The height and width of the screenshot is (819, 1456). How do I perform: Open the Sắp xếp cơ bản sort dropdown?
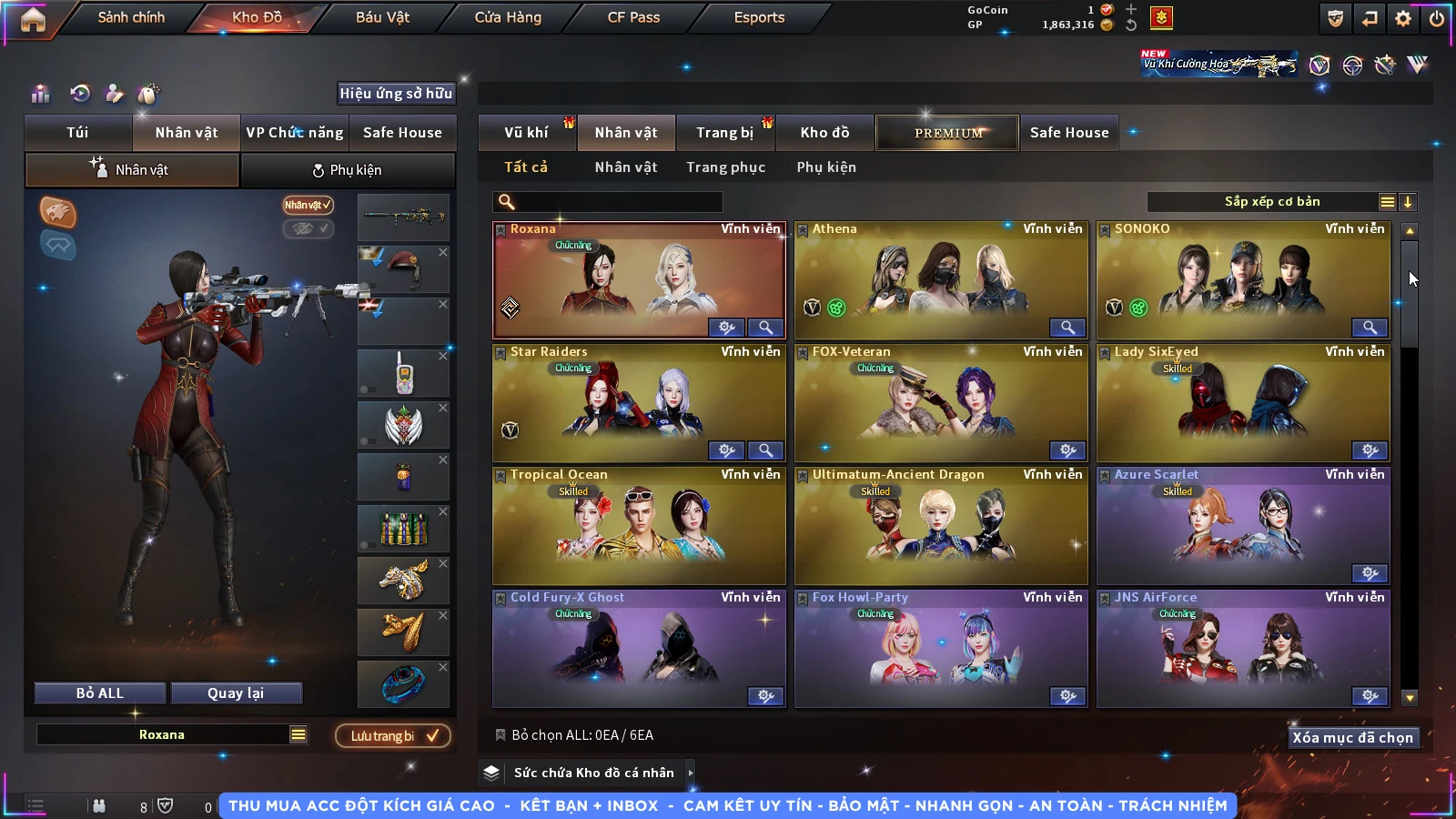pyautogui.click(x=1271, y=202)
